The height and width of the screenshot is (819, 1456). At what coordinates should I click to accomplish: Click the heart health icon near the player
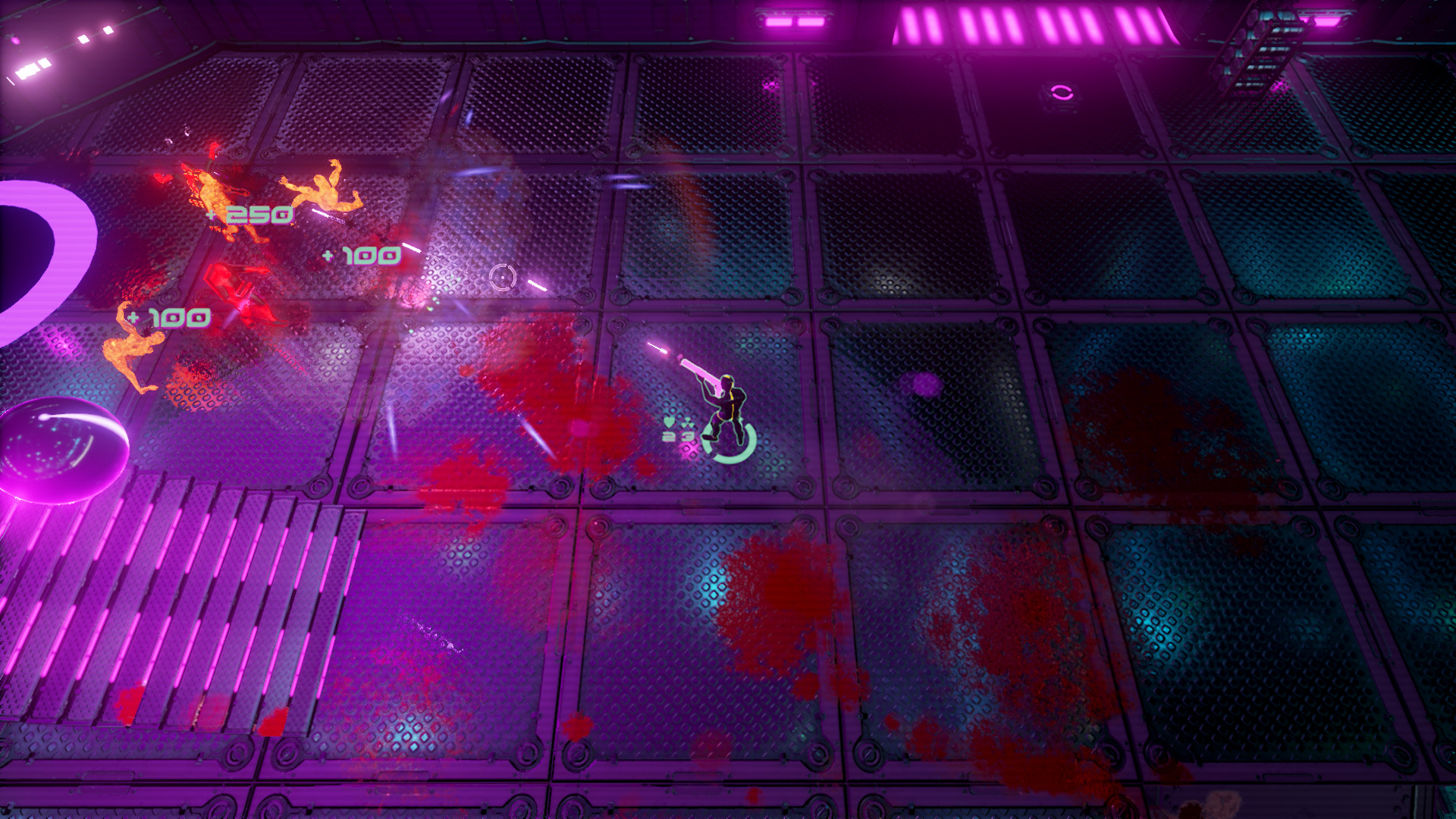tap(669, 422)
